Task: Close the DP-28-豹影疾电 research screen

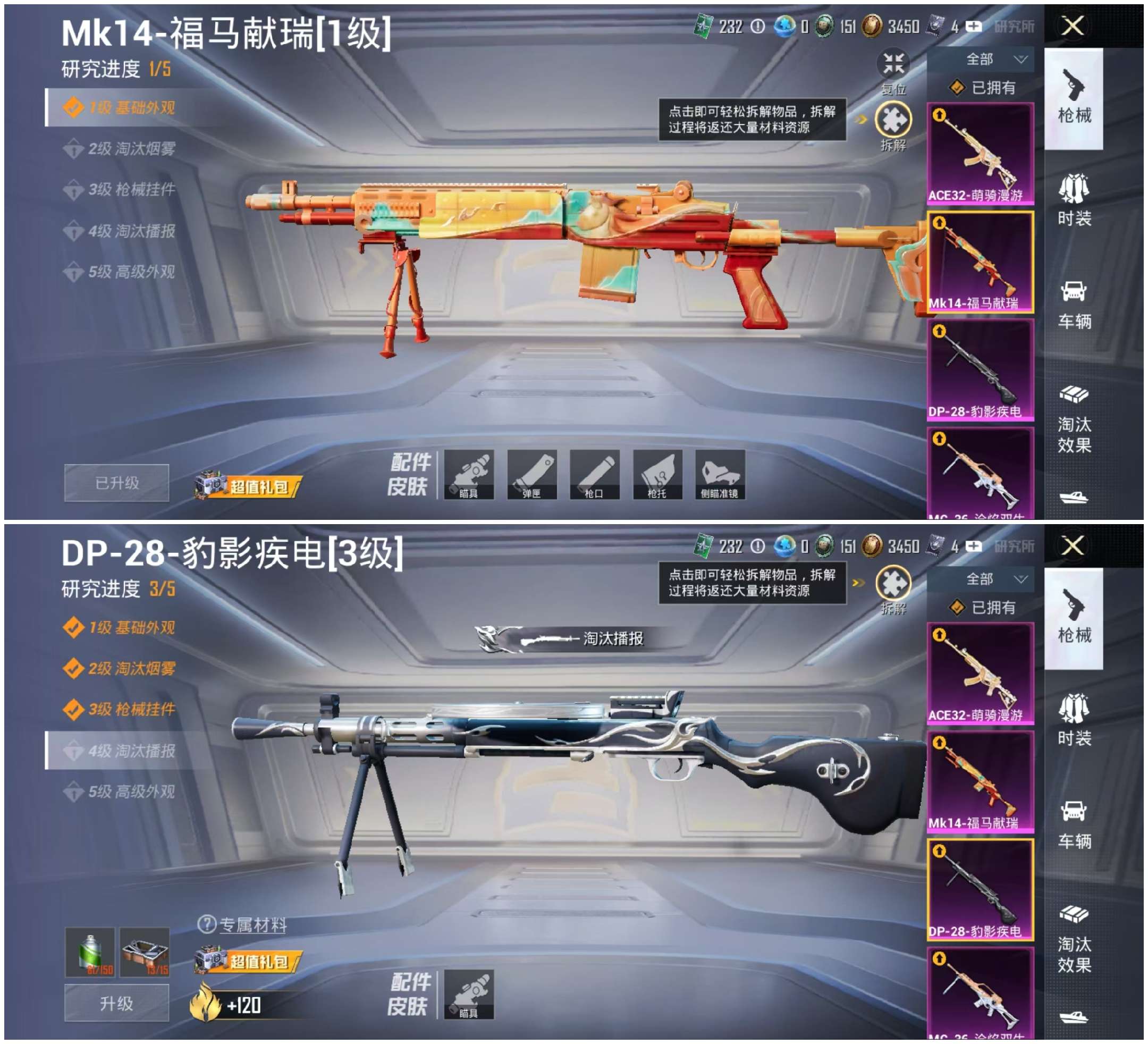Action: 1073,545
